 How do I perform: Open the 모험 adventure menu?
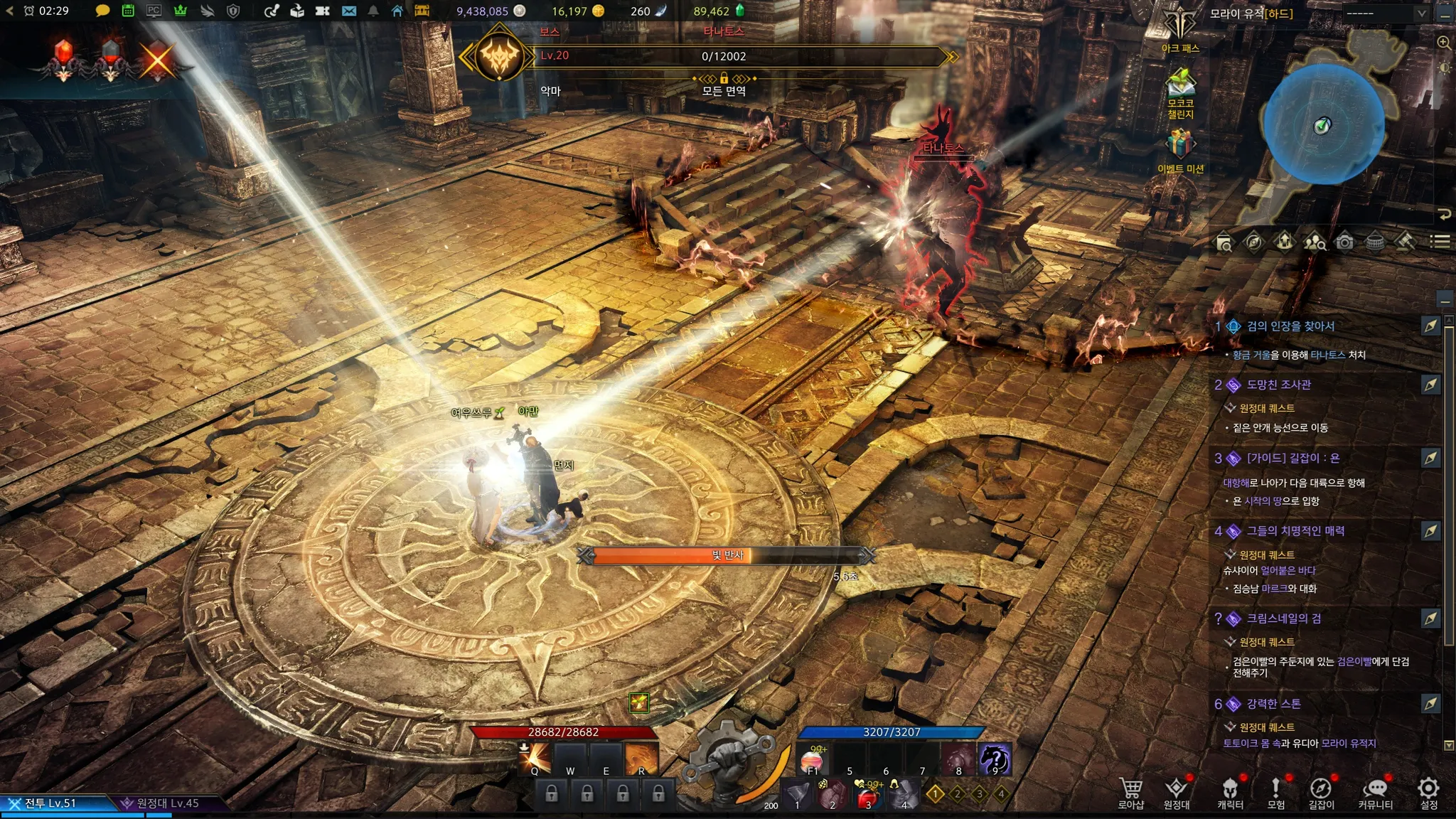(x=1276, y=791)
